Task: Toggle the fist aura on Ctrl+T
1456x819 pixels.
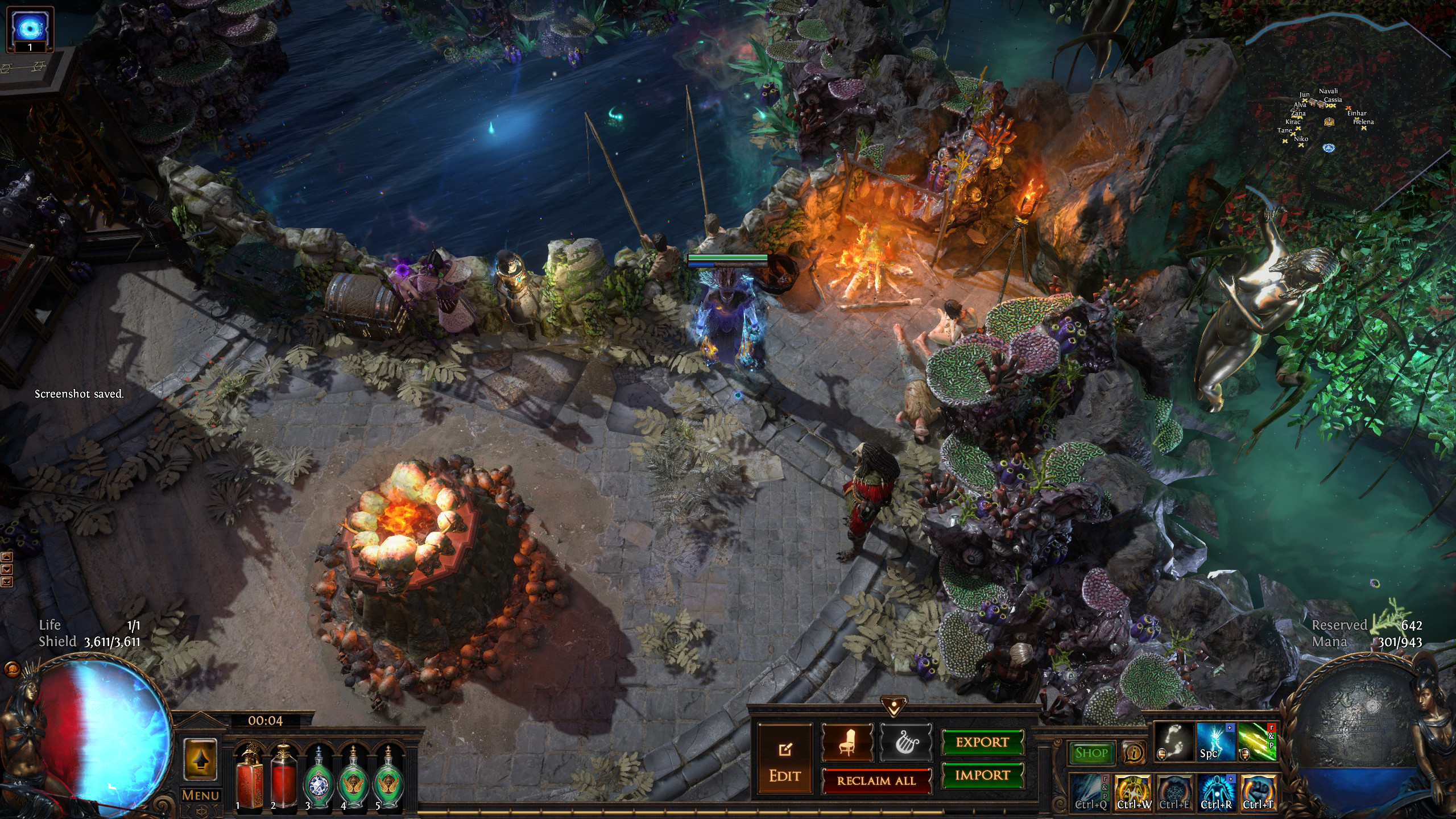Action: point(1258,792)
